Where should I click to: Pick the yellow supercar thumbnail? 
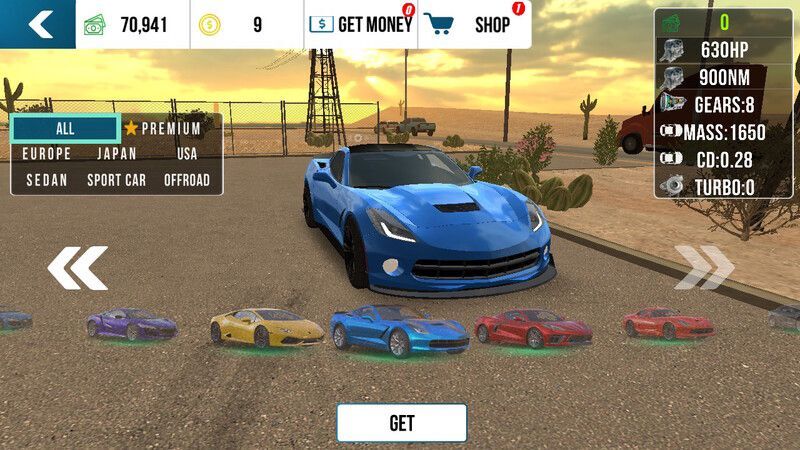(x=266, y=327)
